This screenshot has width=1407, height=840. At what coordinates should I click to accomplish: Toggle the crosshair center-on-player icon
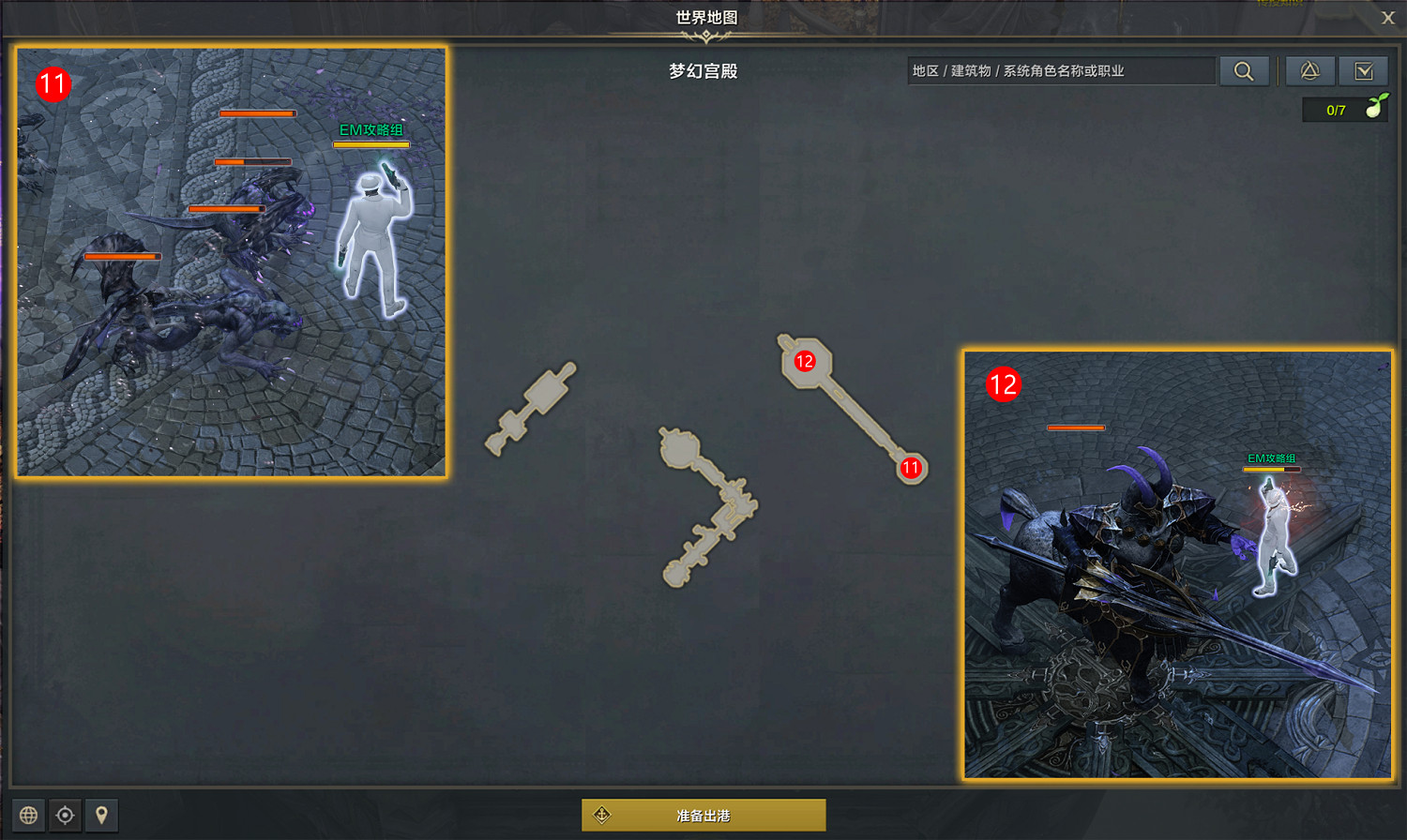pyautogui.click(x=66, y=815)
